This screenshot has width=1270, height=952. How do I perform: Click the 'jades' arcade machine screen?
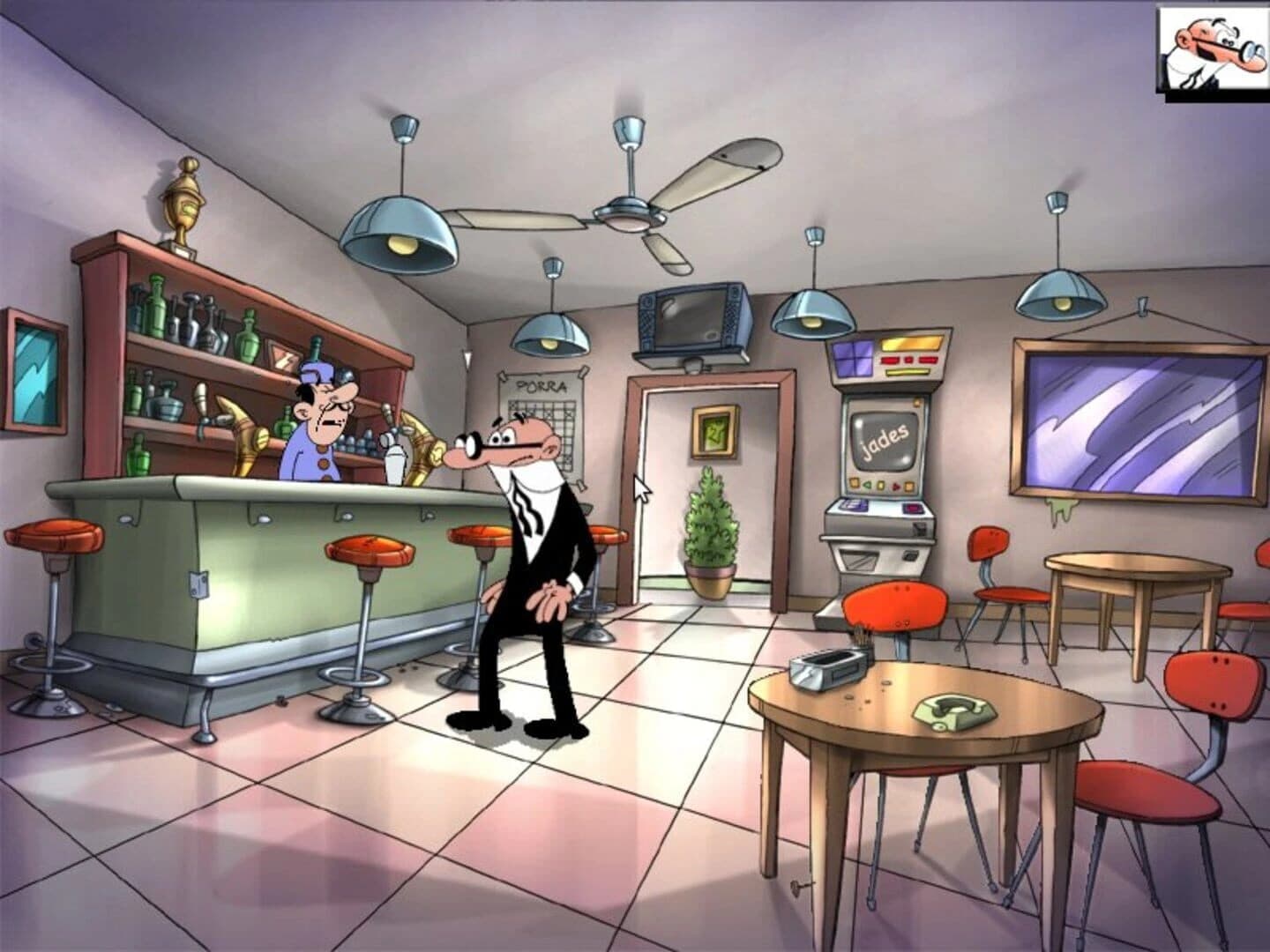pos(885,436)
